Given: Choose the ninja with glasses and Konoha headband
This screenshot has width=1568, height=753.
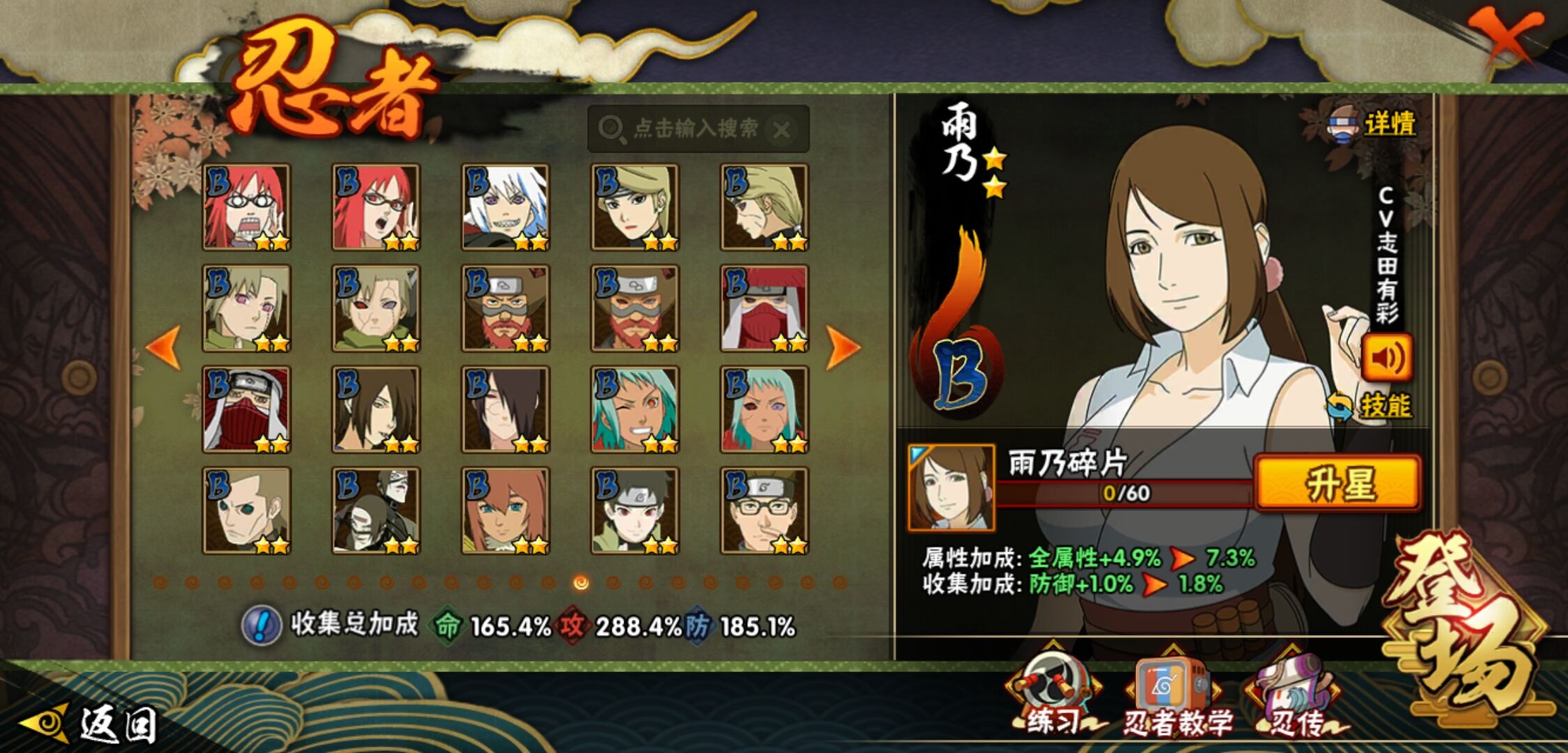Looking at the screenshot, I should pyautogui.click(x=764, y=511).
